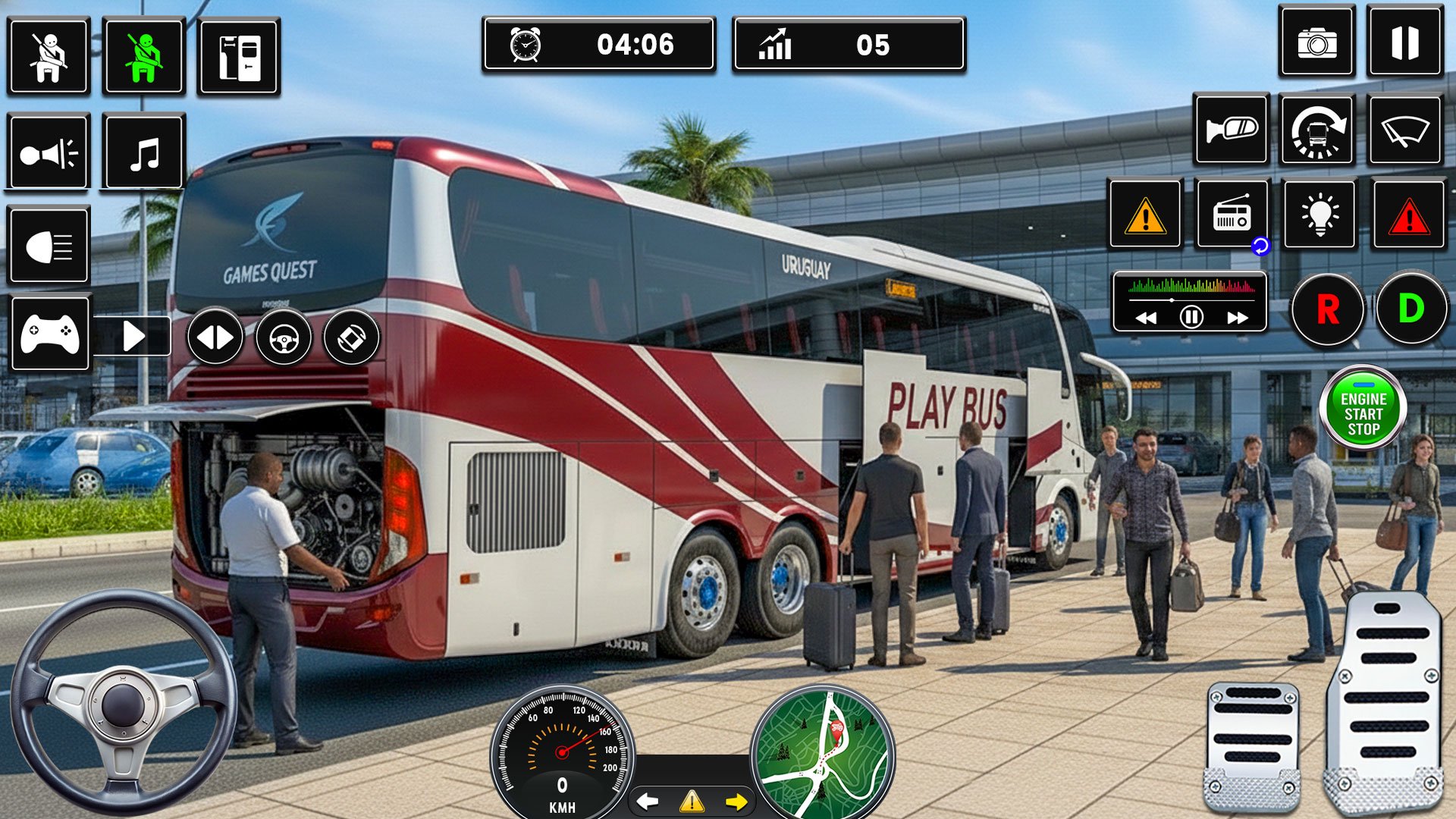Shift into drive gear D
This screenshot has height=819, width=1456.
pos(1411,309)
